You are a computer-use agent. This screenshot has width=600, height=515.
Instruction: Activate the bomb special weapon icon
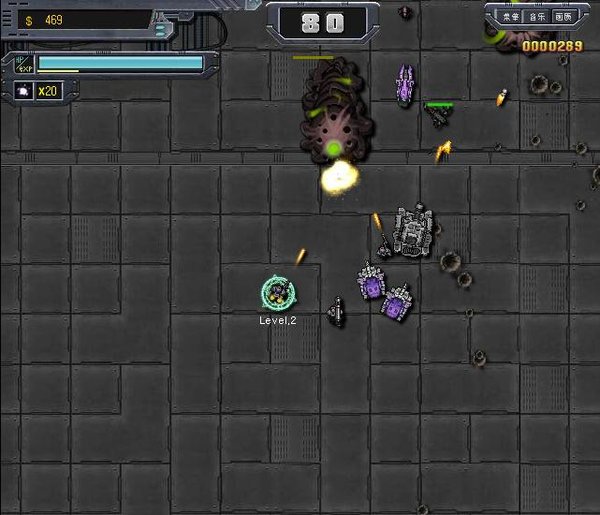point(21,91)
